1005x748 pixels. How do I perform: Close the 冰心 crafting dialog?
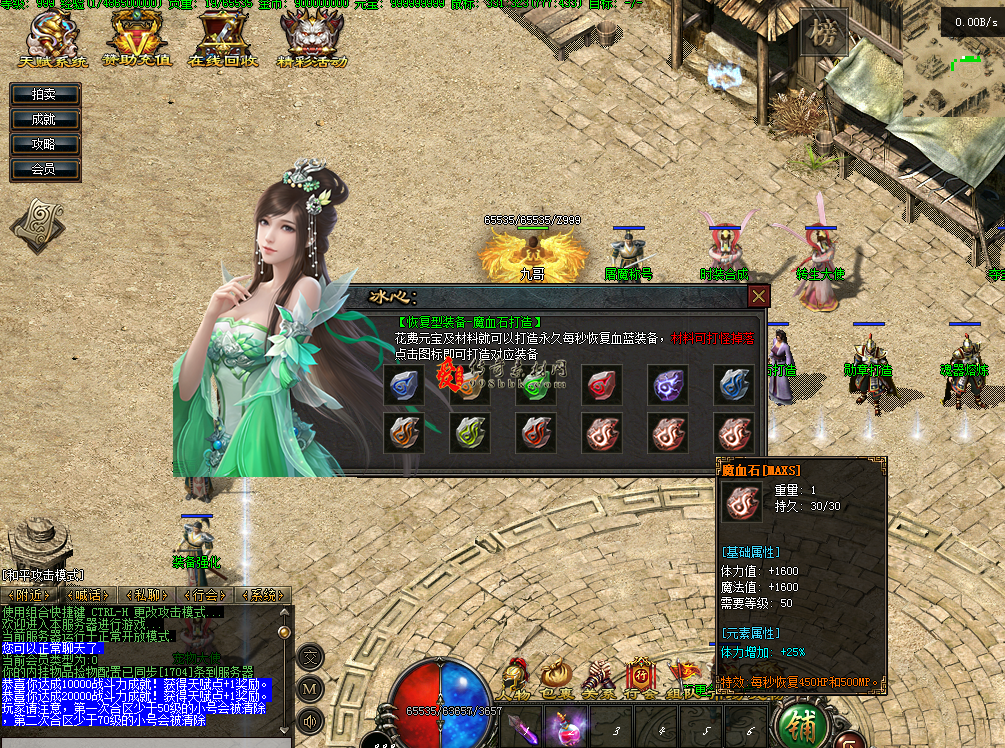[759, 296]
